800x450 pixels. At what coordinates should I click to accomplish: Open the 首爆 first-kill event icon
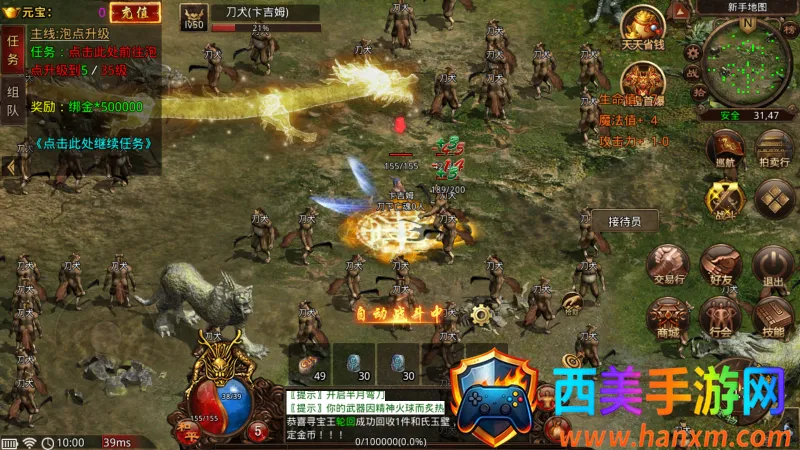coord(642,82)
